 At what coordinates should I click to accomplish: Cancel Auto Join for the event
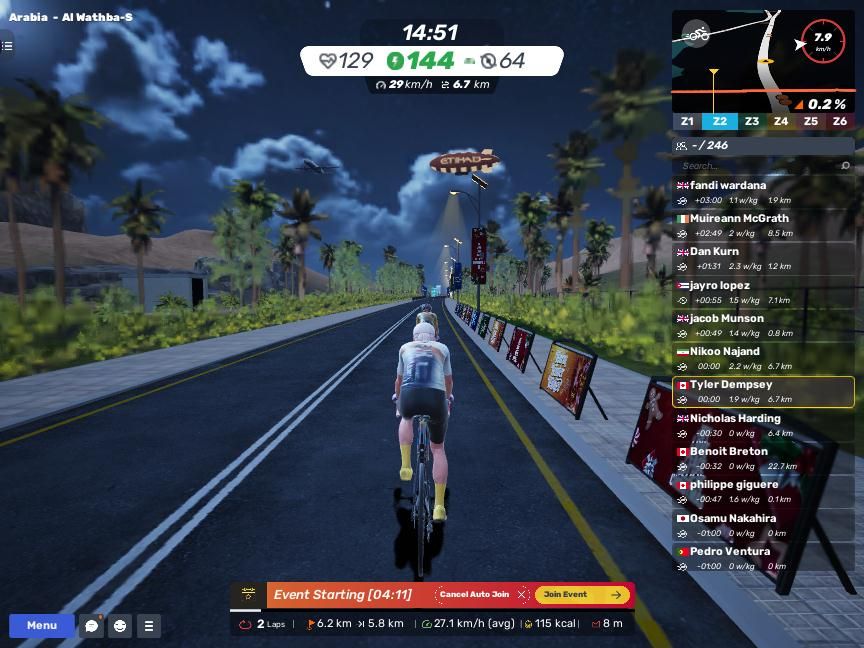[x=480, y=595]
